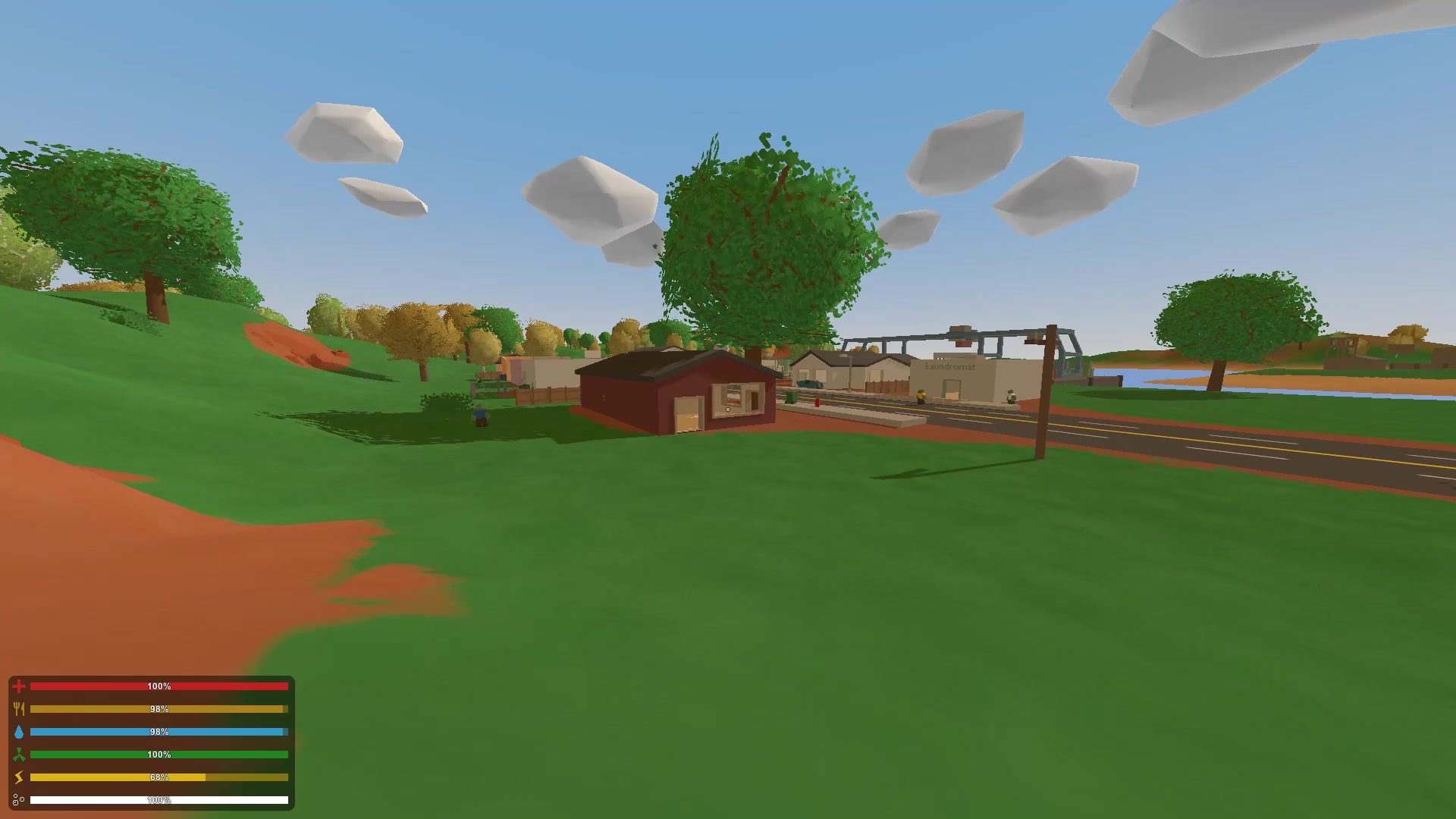Click the green immunity icon
The height and width of the screenshot is (819, 1456).
(x=20, y=755)
